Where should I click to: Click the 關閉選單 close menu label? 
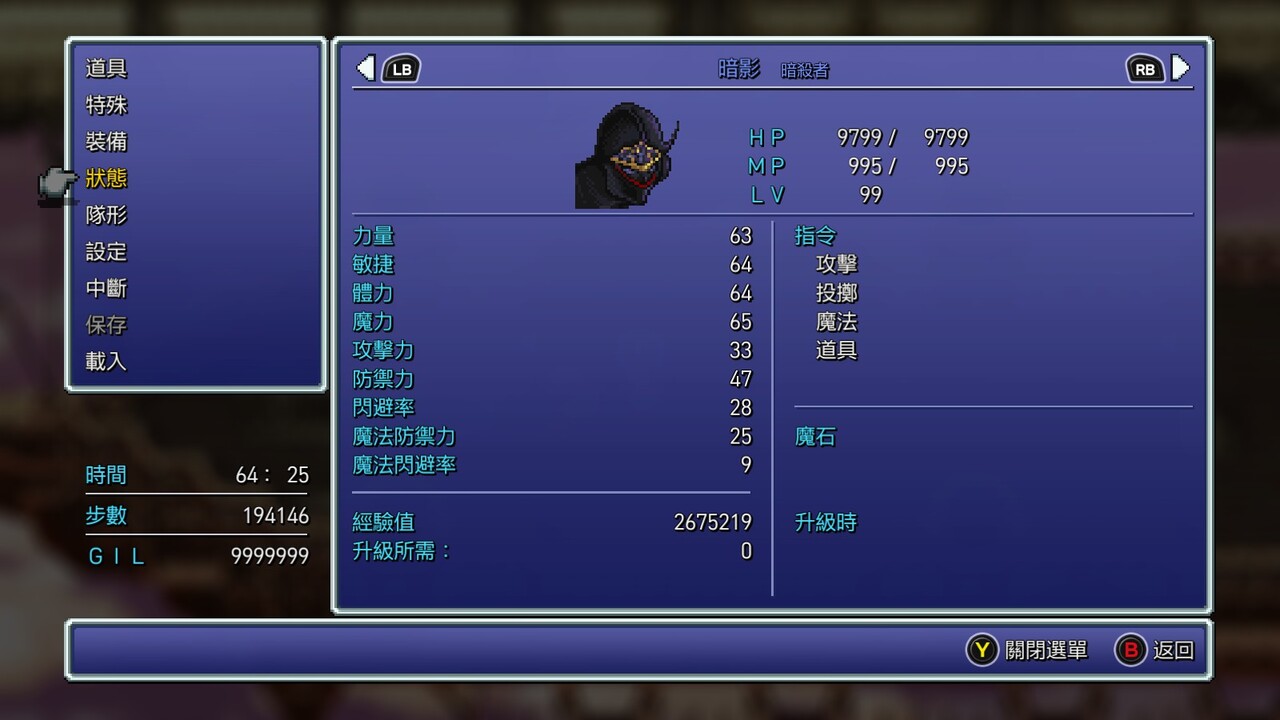click(1046, 650)
